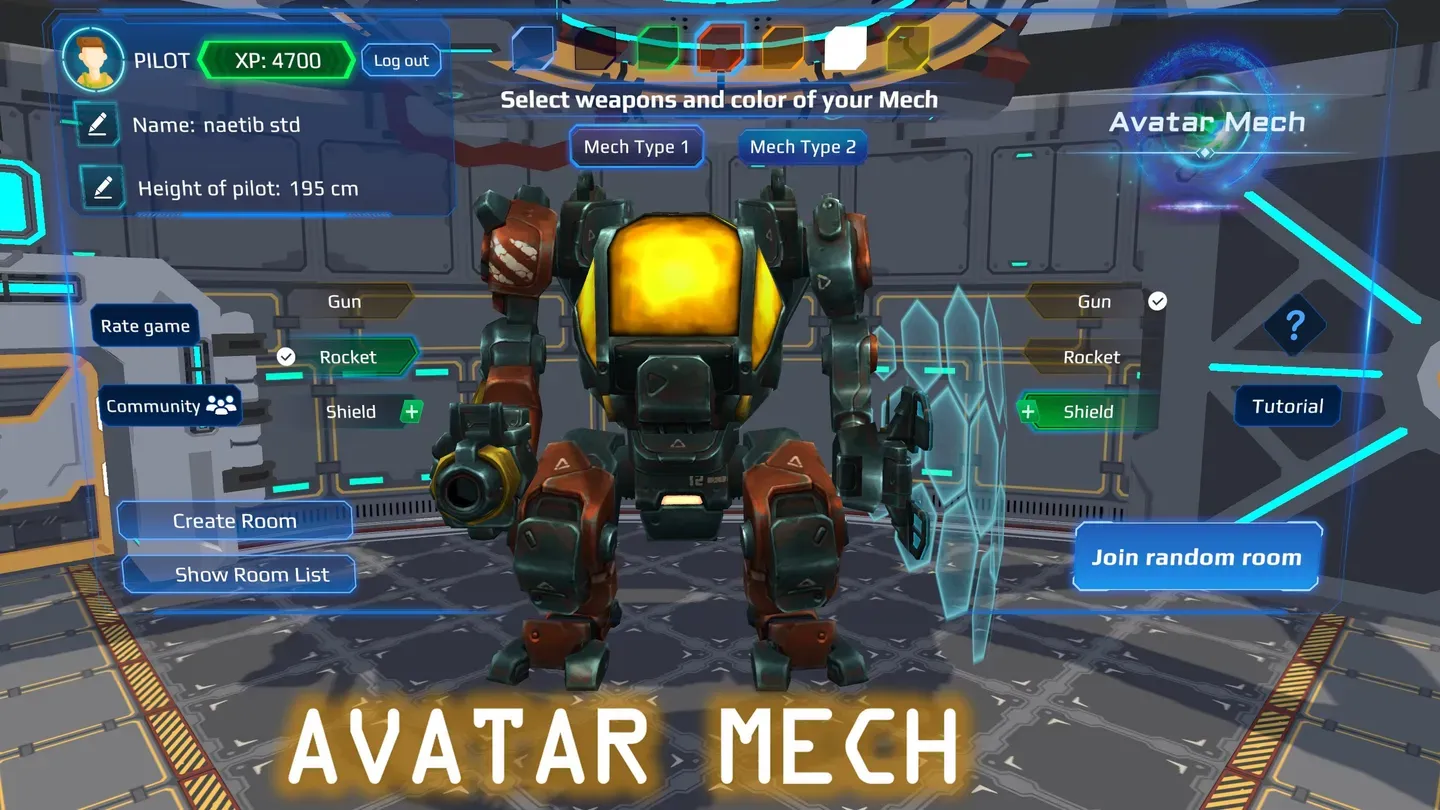Open Show Room List
The height and width of the screenshot is (810, 1440).
coord(239,574)
